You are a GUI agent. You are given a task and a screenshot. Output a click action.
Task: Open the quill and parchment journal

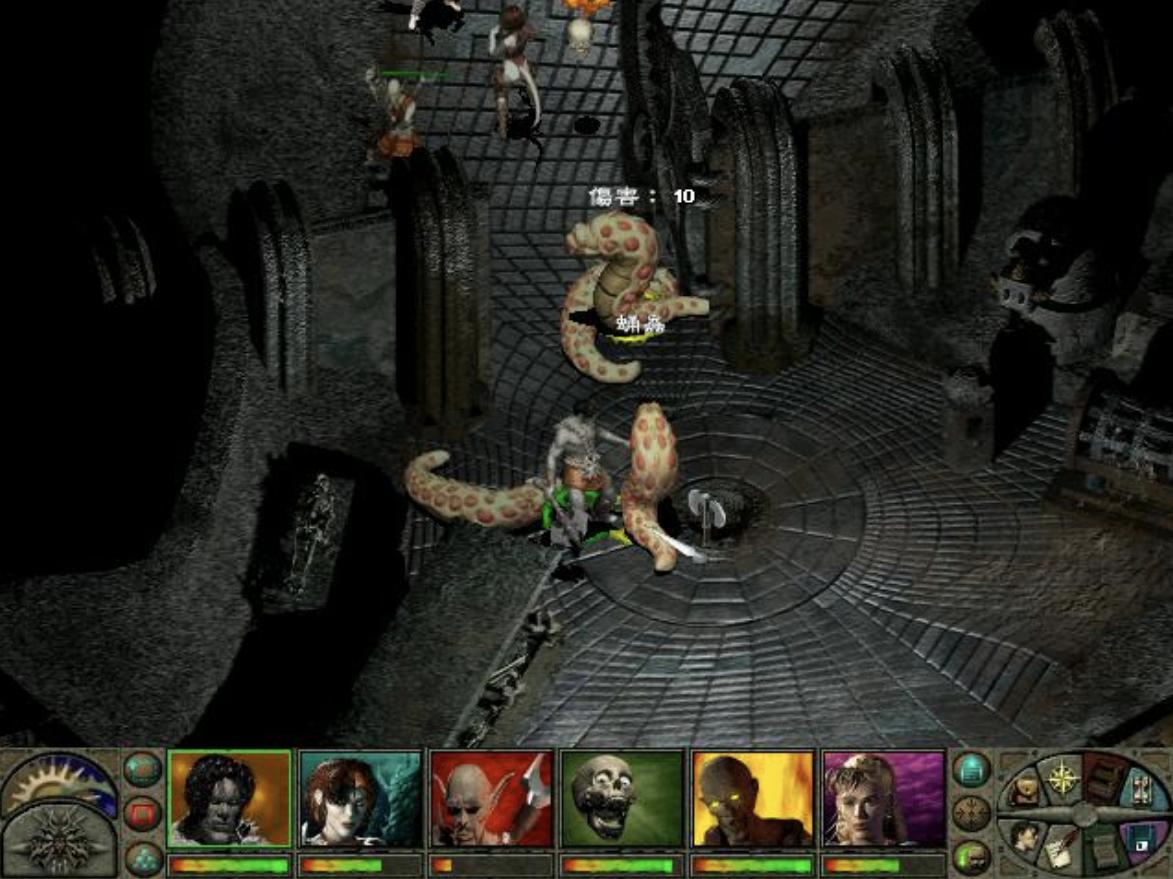pos(1060,851)
